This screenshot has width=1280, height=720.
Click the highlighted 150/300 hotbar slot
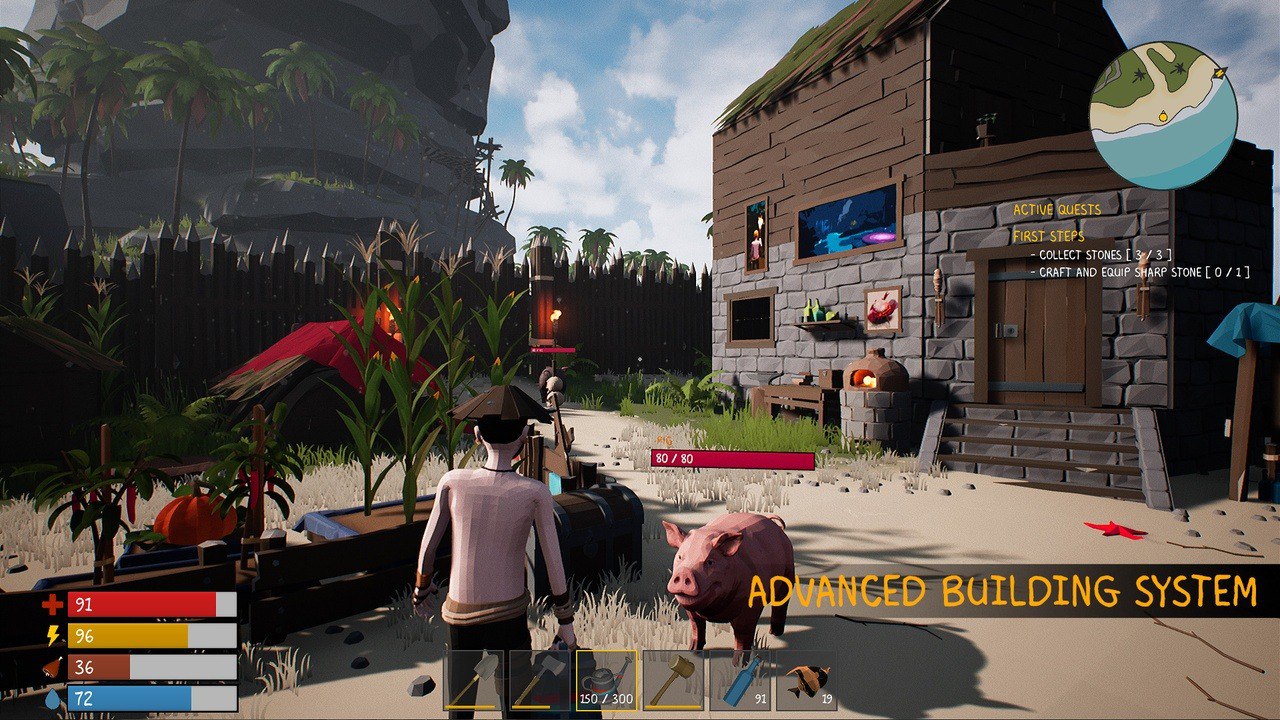(x=604, y=682)
